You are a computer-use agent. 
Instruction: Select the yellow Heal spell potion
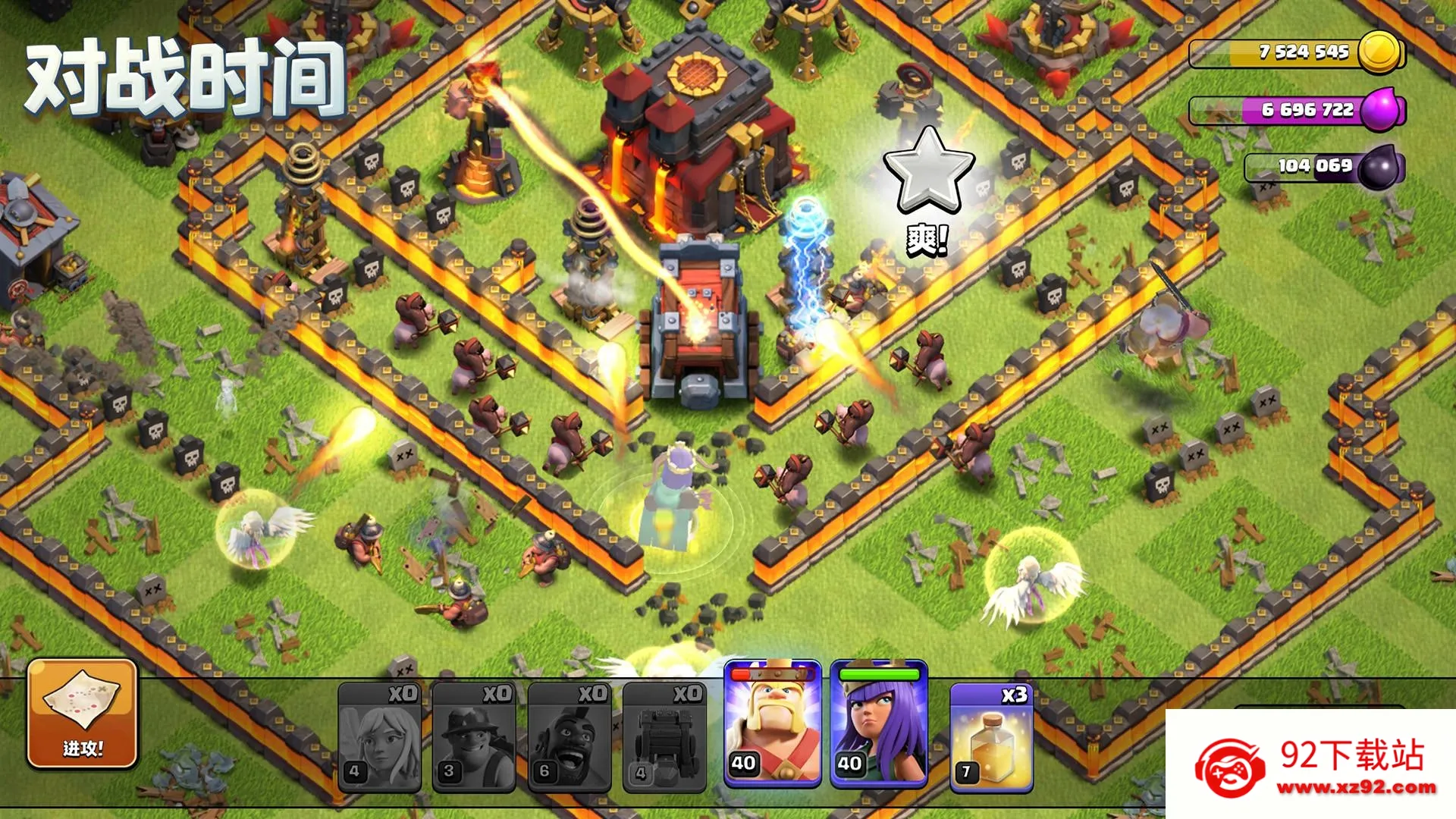[x=991, y=737]
